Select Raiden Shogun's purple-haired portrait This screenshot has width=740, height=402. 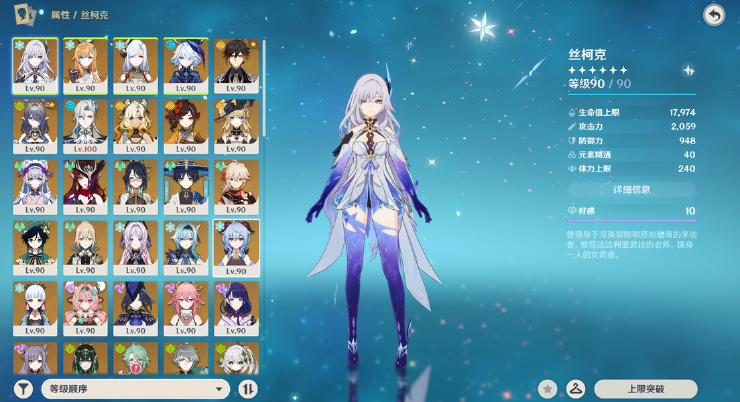tap(236, 307)
